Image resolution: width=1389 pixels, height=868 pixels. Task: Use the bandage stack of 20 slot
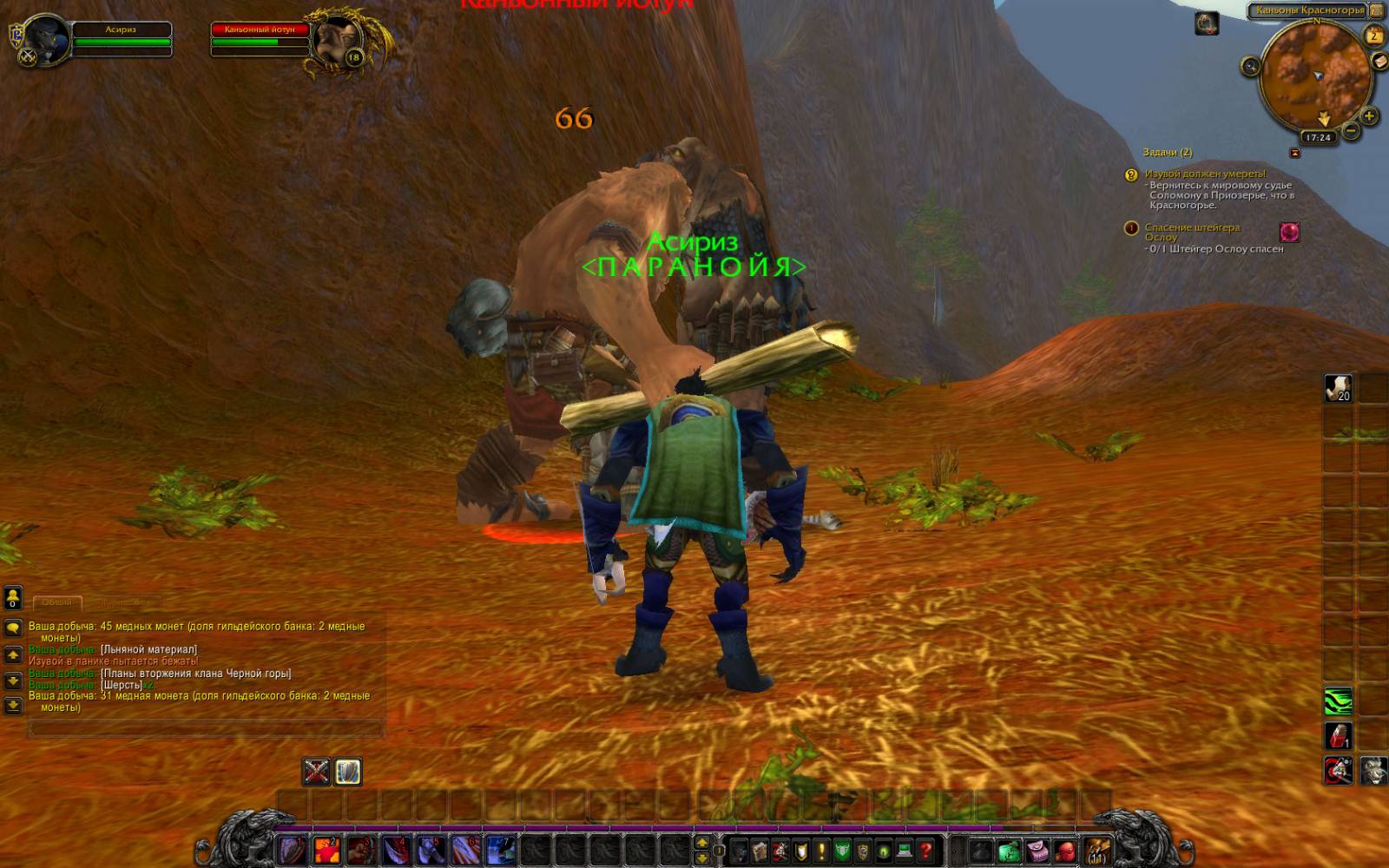[x=1338, y=388]
